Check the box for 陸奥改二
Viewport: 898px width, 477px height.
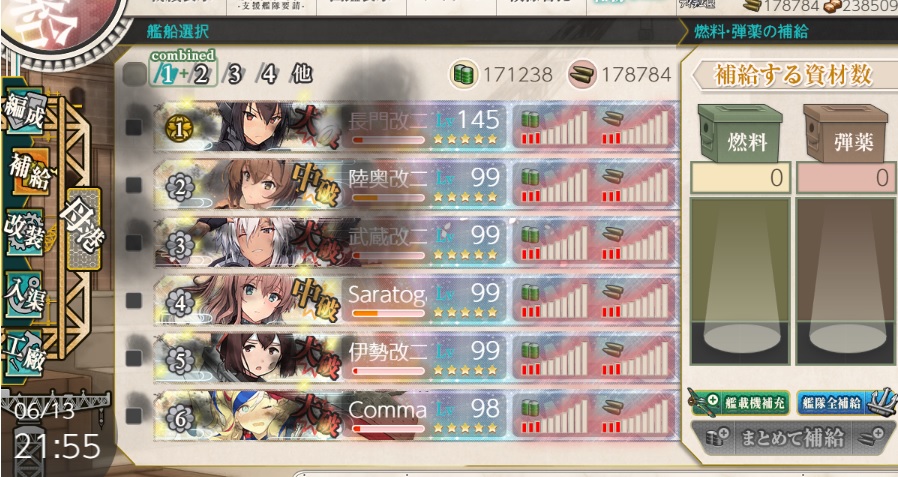click(134, 185)
